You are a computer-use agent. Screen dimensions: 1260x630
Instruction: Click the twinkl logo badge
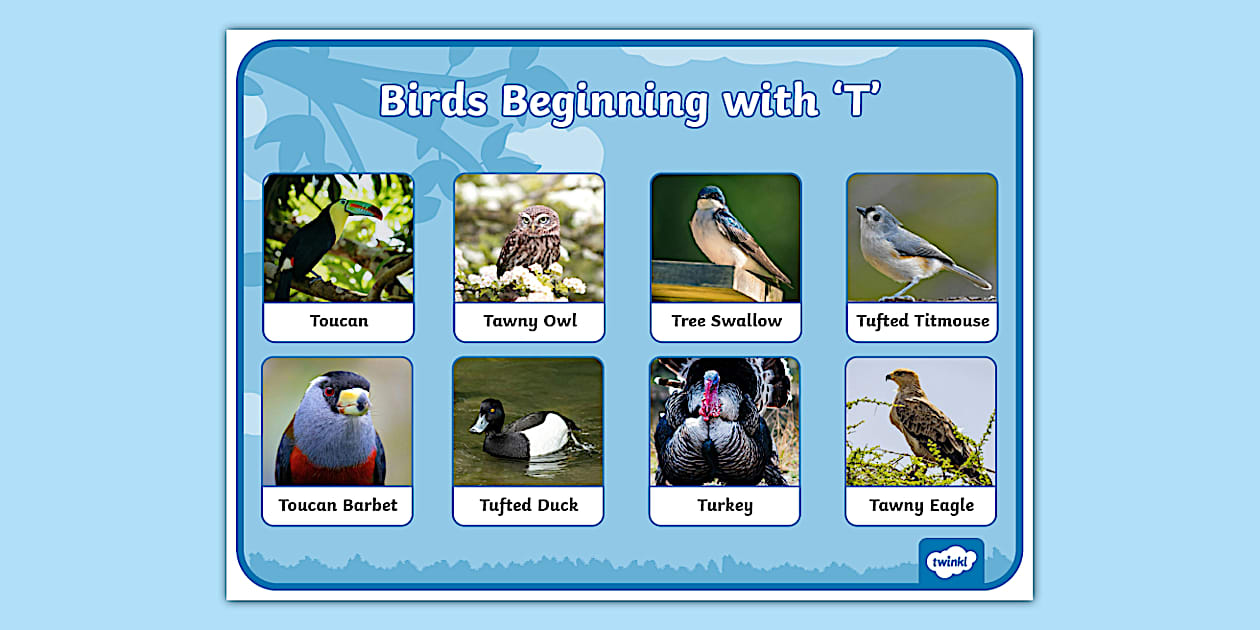950,561
